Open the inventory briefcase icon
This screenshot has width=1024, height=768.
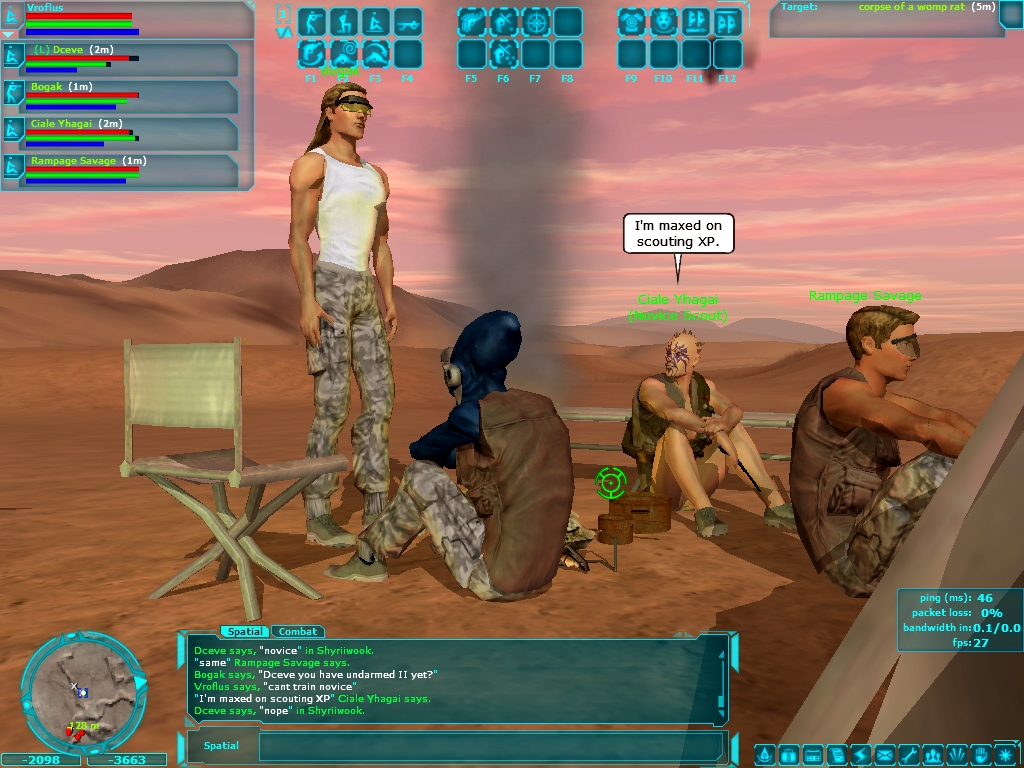787,755
